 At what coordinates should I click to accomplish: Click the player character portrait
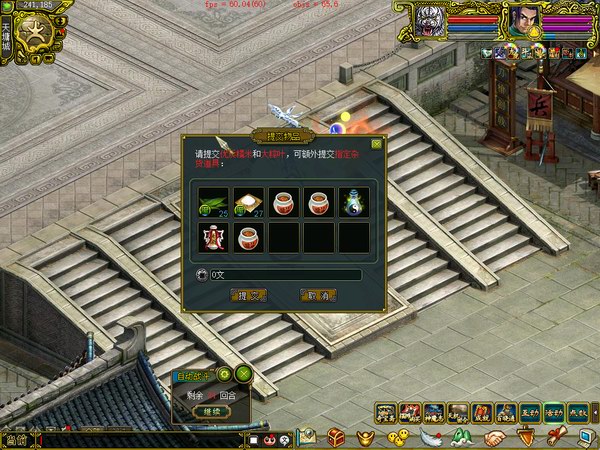pos(524,20)
